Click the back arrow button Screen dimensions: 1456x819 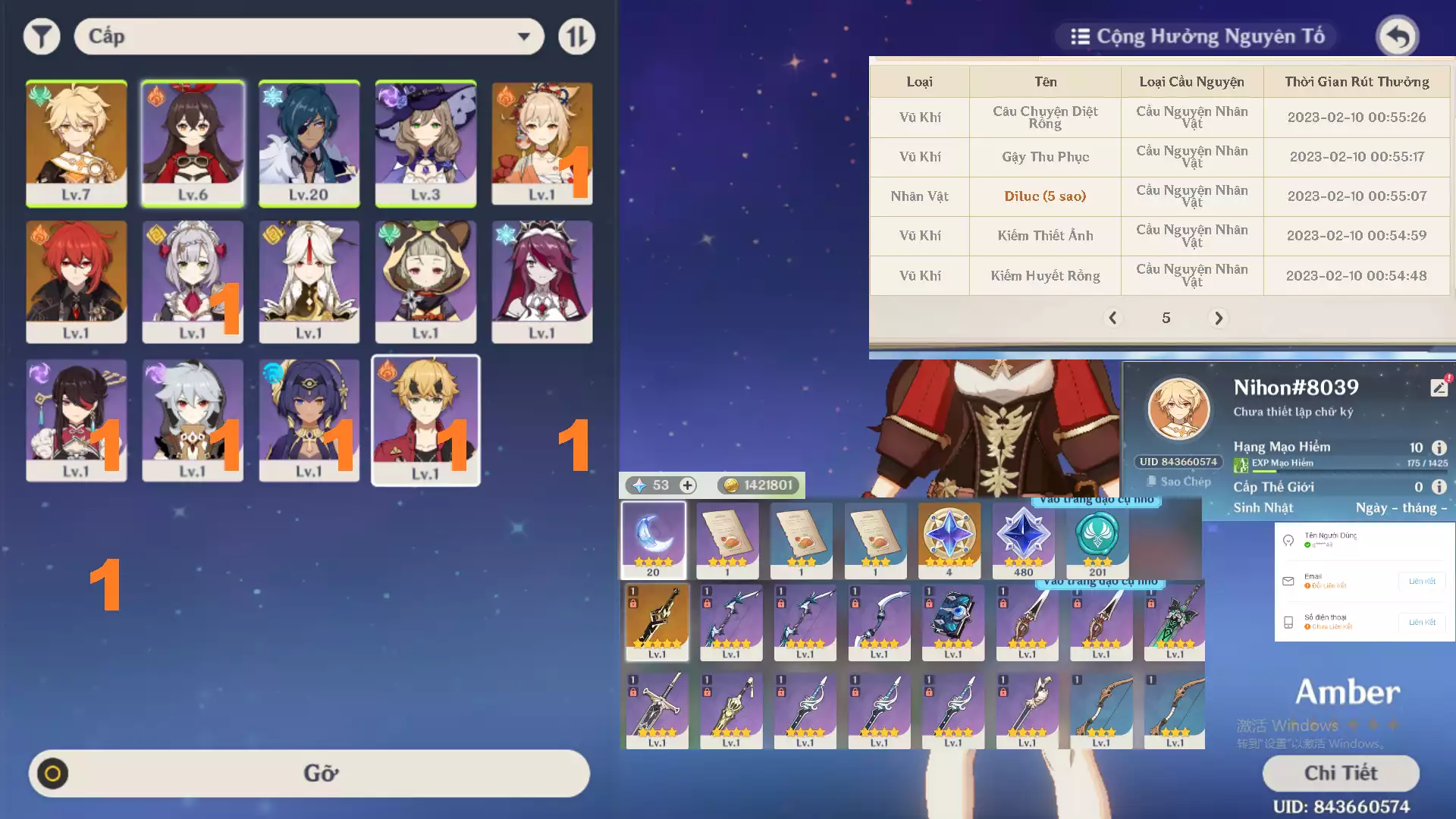pos(1397,36)
